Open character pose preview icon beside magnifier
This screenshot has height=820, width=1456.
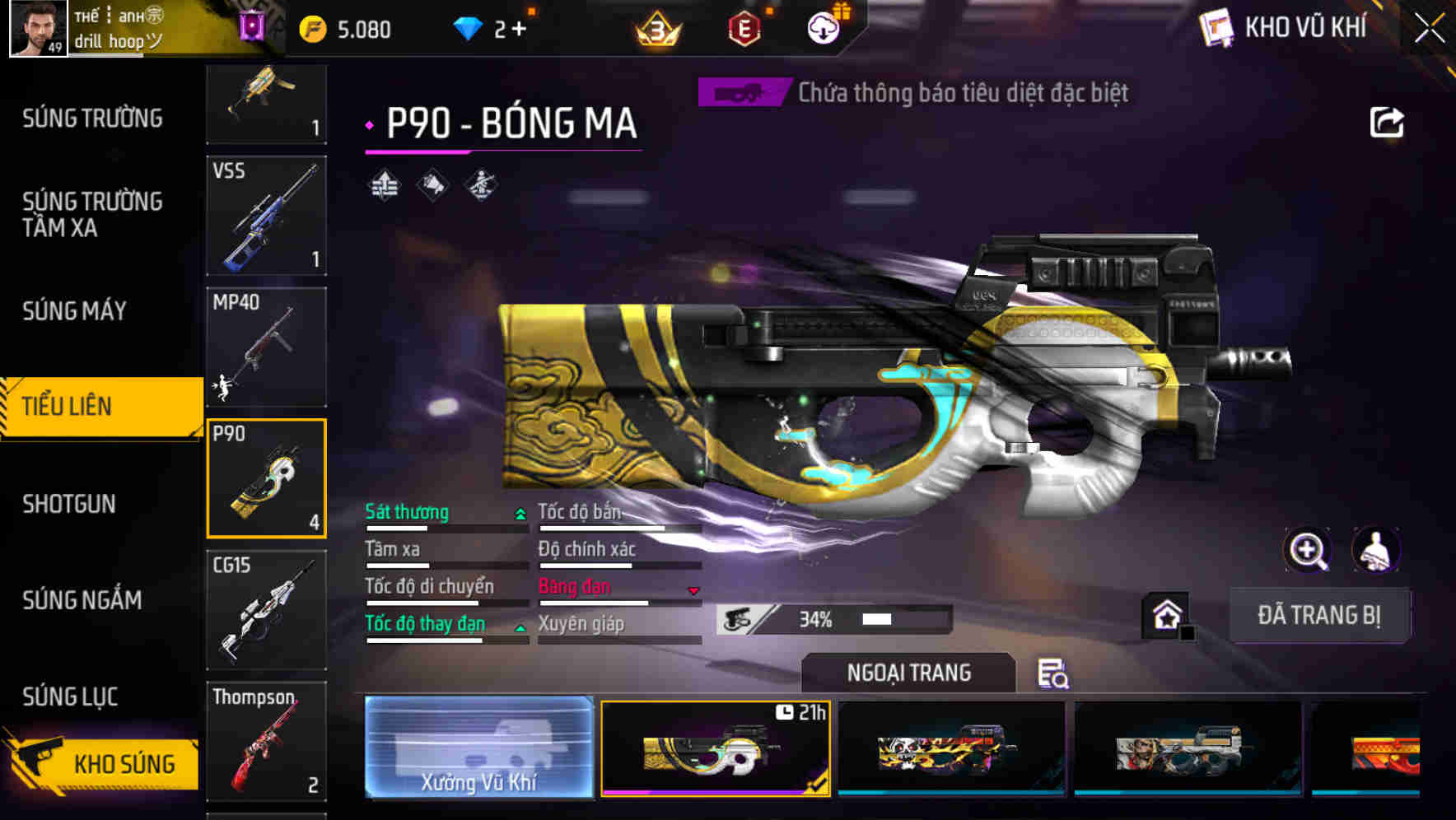click(x=1376, y=550)
